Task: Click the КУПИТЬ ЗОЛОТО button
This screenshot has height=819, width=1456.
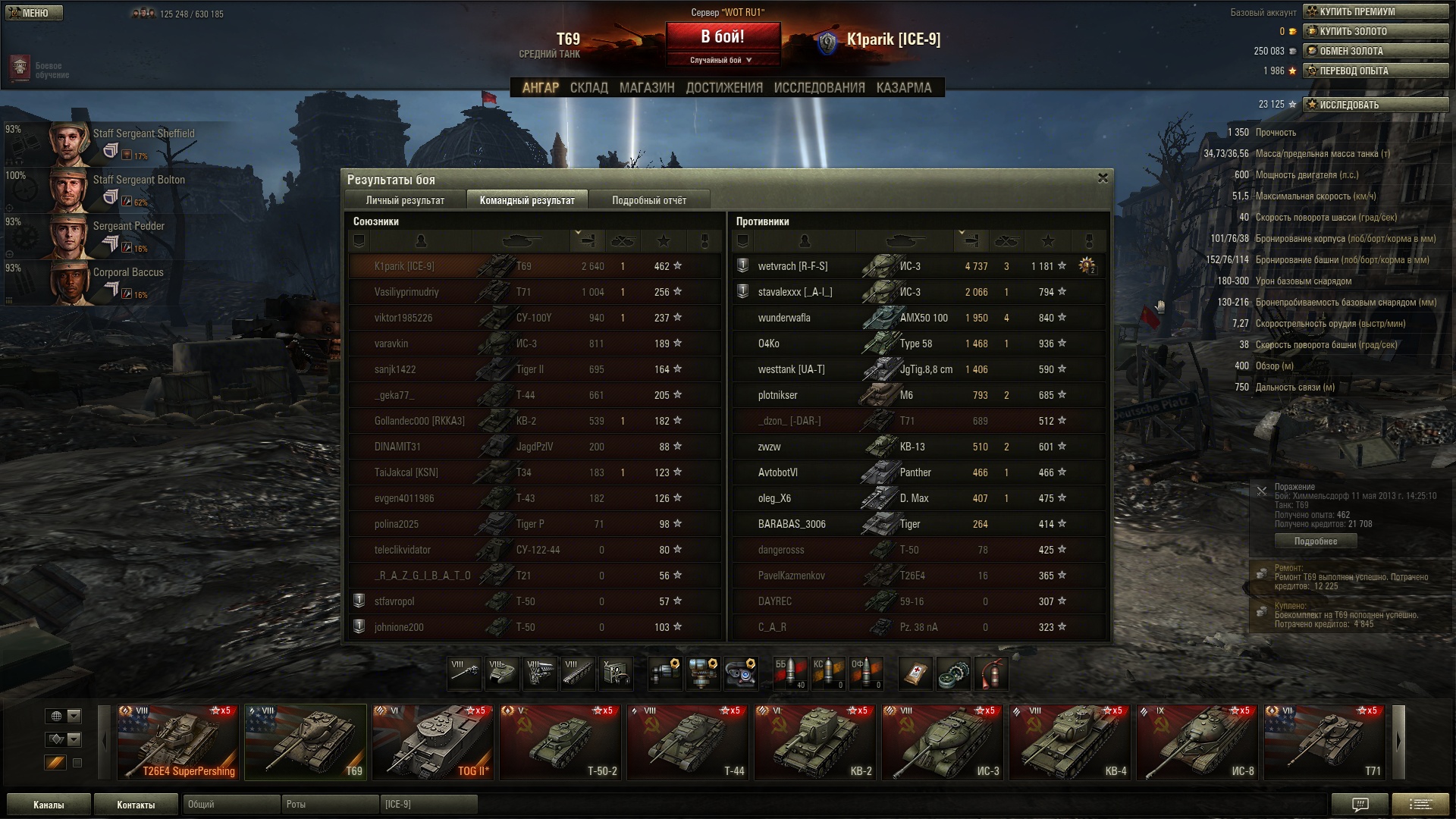Action: pyautogui.click(x=1375, y=31)
